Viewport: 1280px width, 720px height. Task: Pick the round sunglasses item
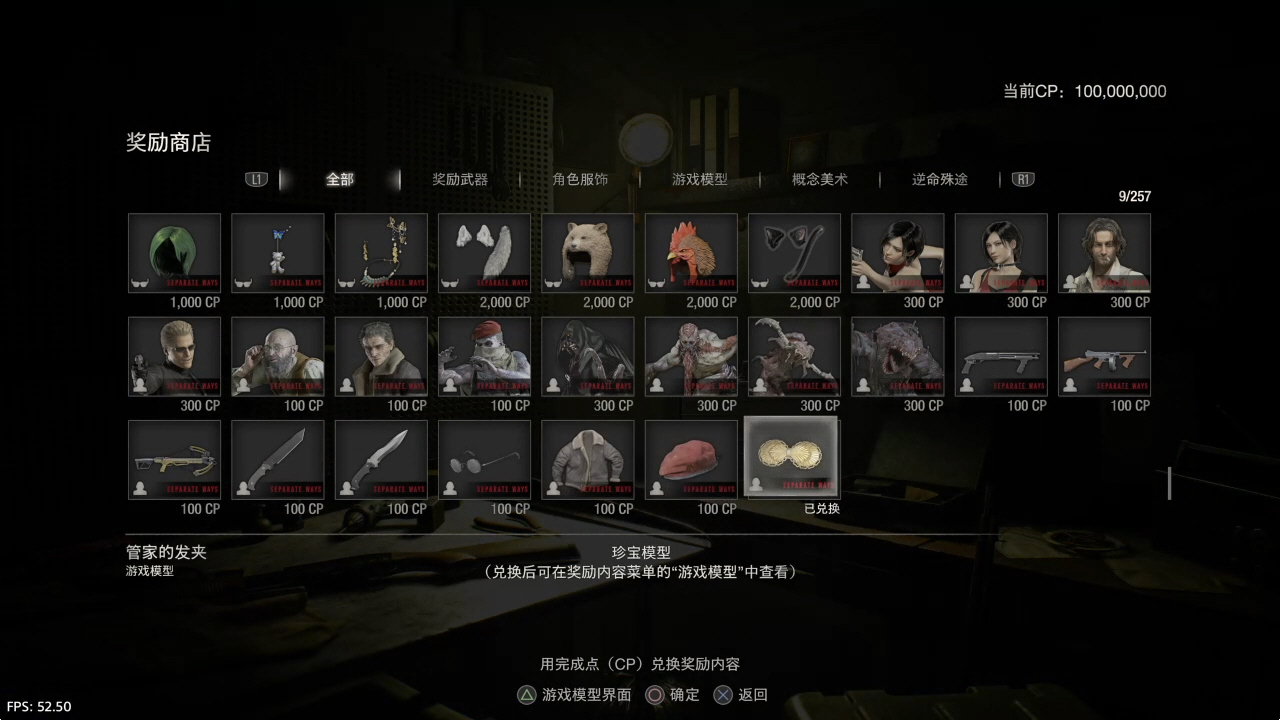(x=484, y=460)
